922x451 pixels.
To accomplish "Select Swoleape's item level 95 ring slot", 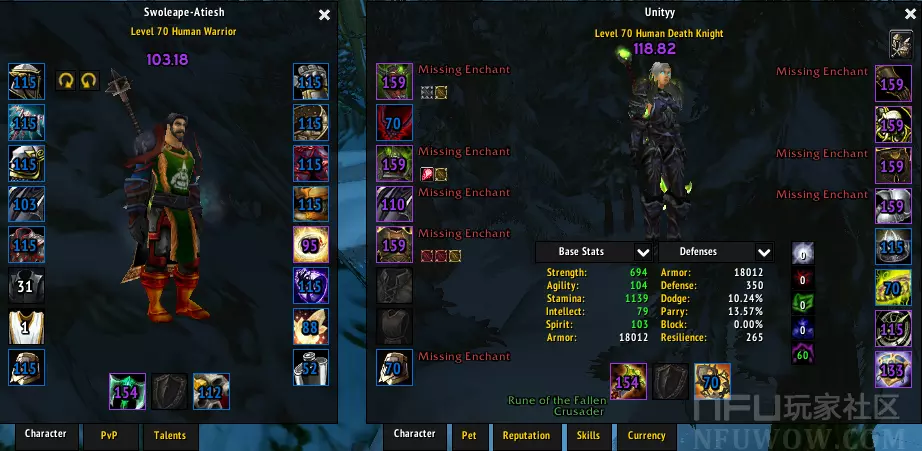I will (311, 245).
